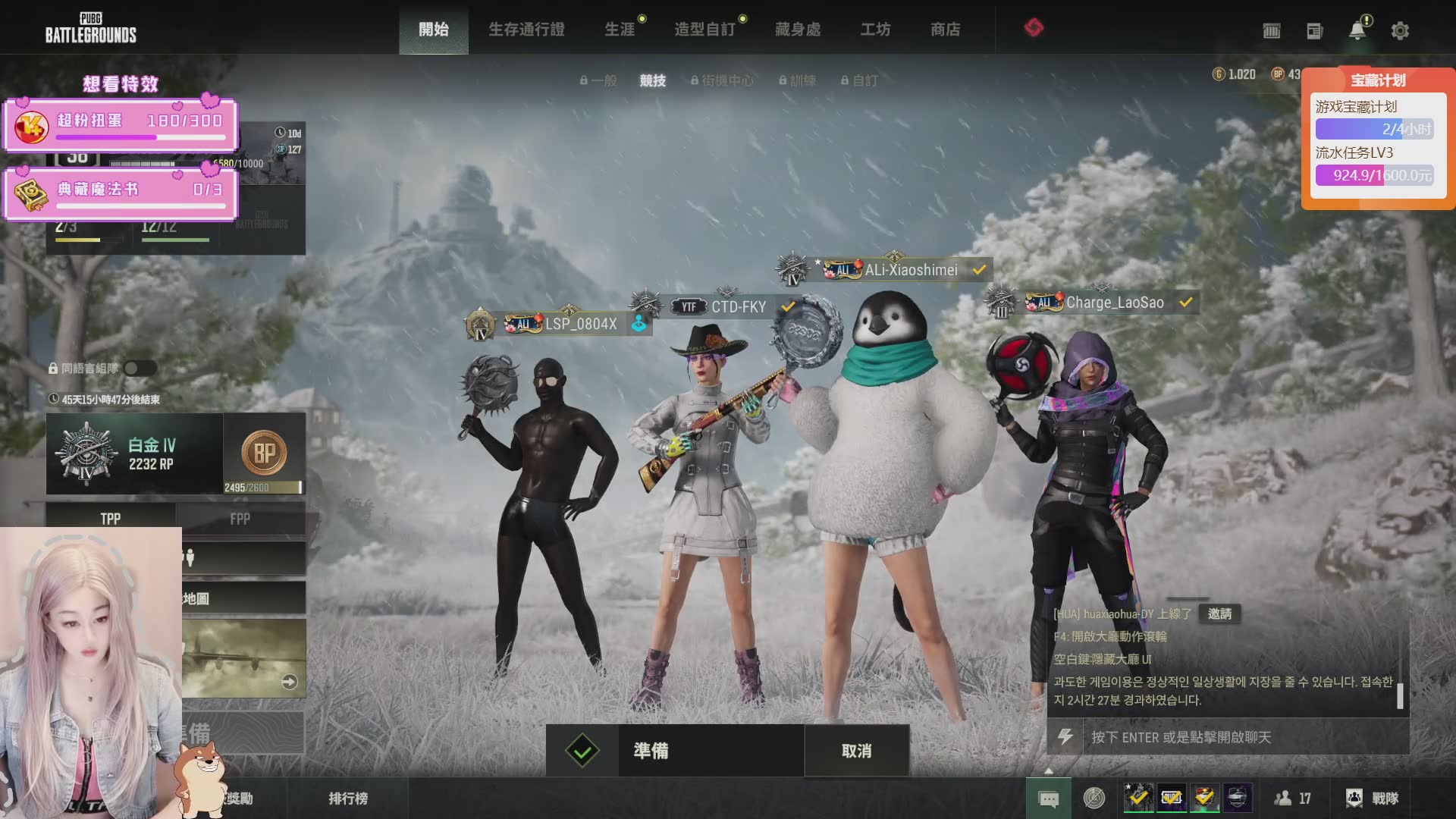Open the 工坊 tab

(875, 30)
